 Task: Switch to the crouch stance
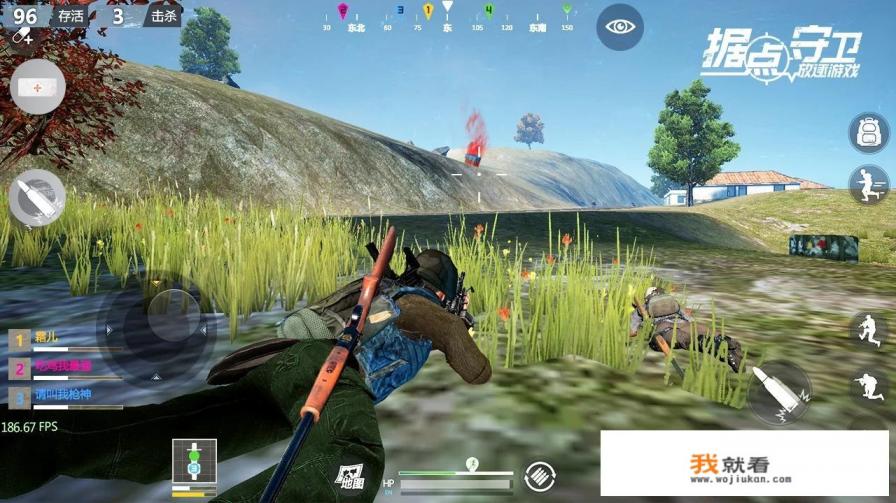tap(866, 330)
